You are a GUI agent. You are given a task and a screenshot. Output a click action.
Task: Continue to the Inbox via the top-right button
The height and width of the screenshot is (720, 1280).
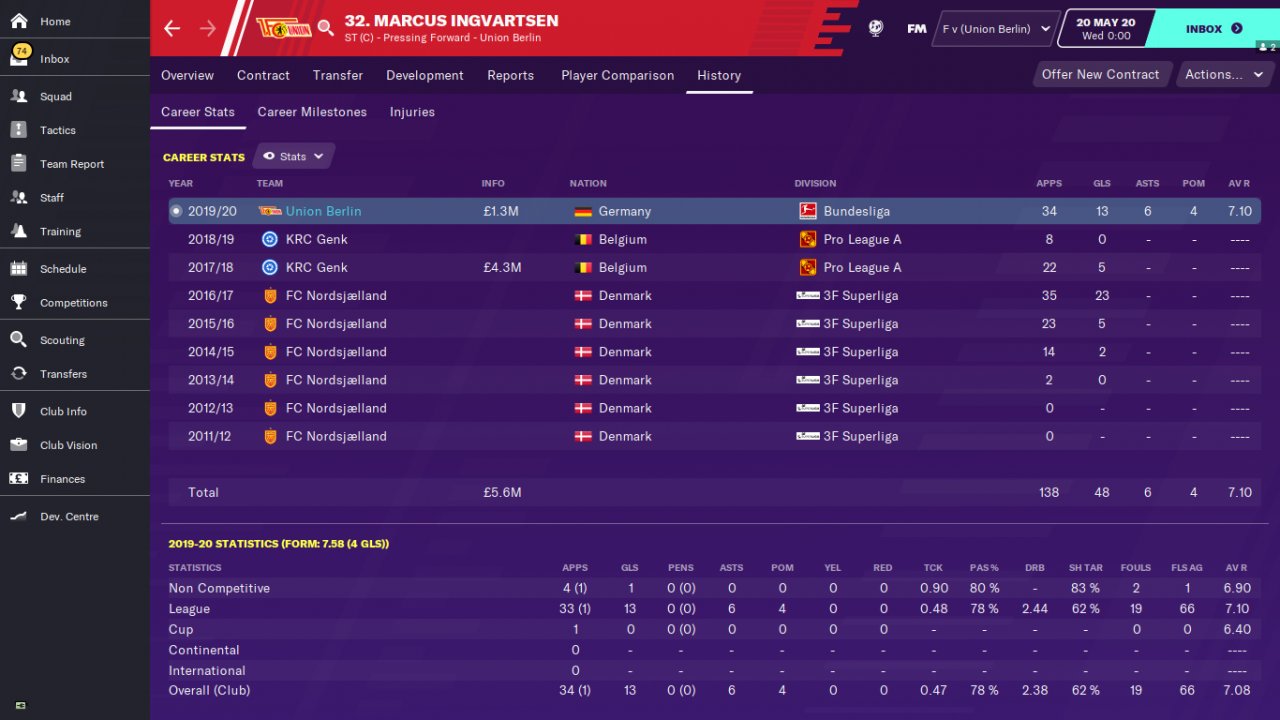pyautogui.click(x=1213, y=29)
